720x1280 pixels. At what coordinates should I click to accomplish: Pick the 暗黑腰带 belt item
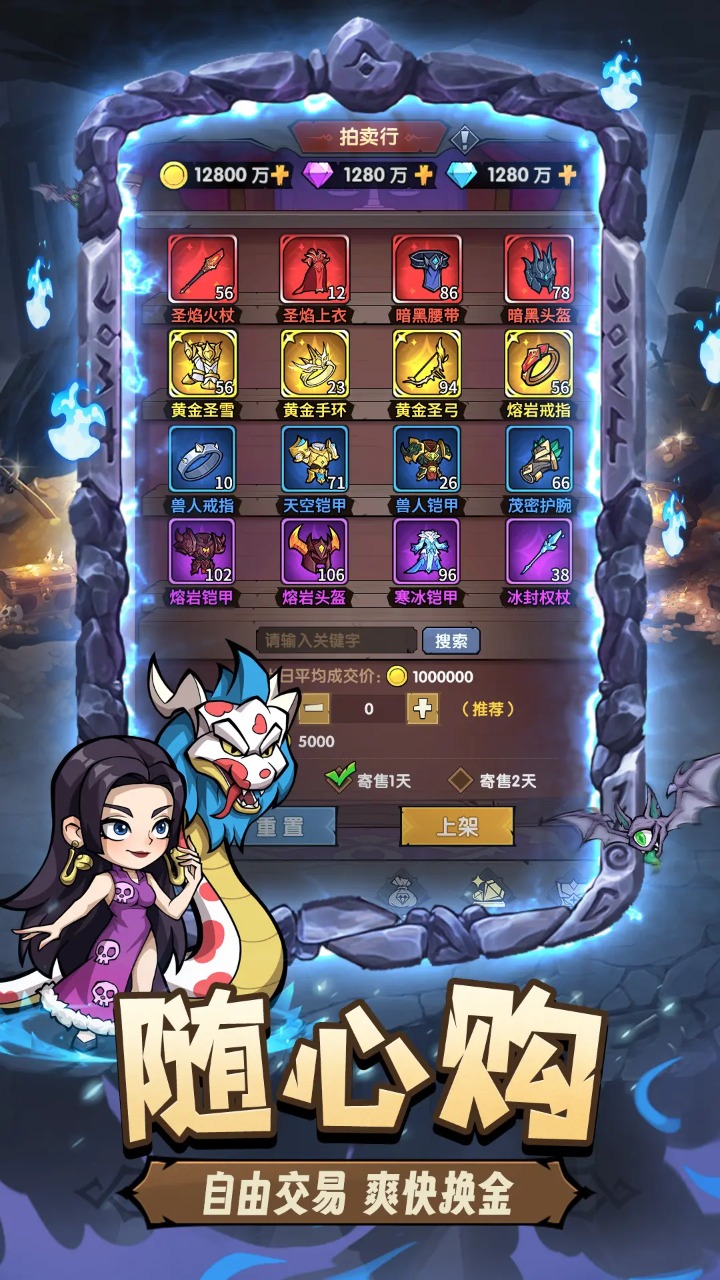pyautogui.click(x=426, y=269)
